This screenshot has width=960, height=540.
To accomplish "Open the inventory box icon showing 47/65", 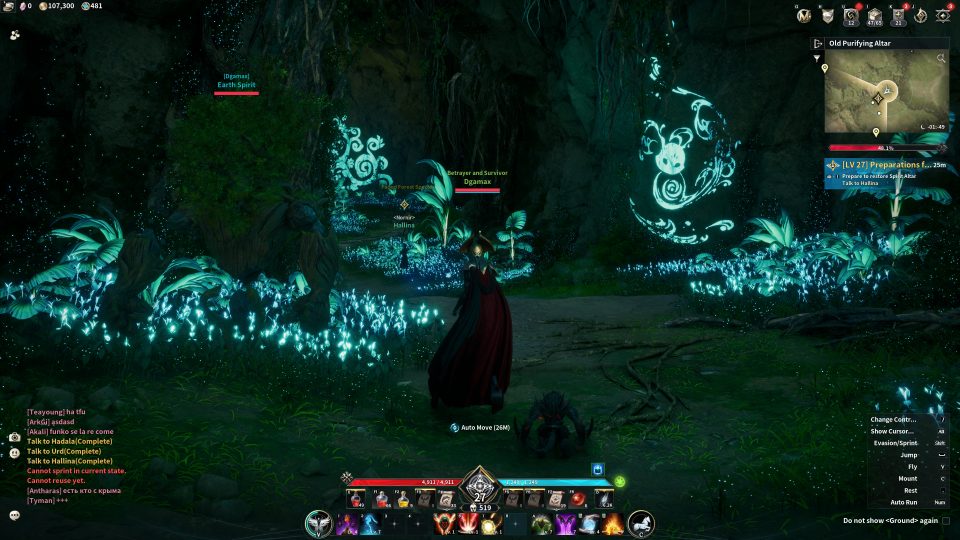I will (x=873, y=15).
